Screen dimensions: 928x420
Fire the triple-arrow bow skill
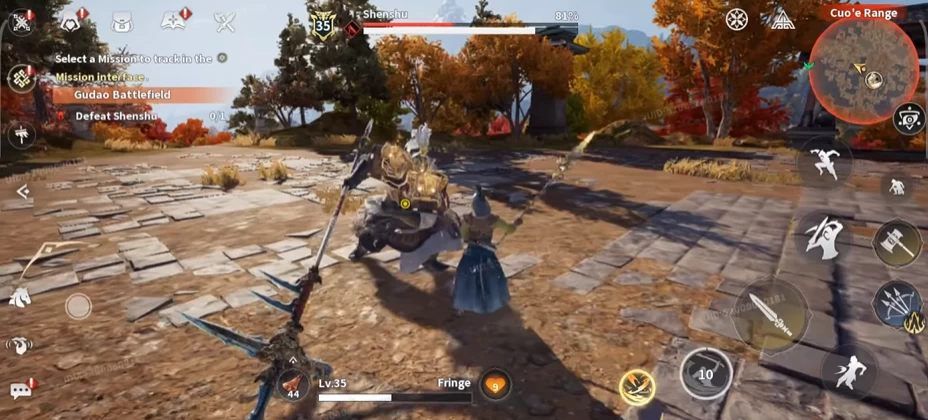(897, 304)
